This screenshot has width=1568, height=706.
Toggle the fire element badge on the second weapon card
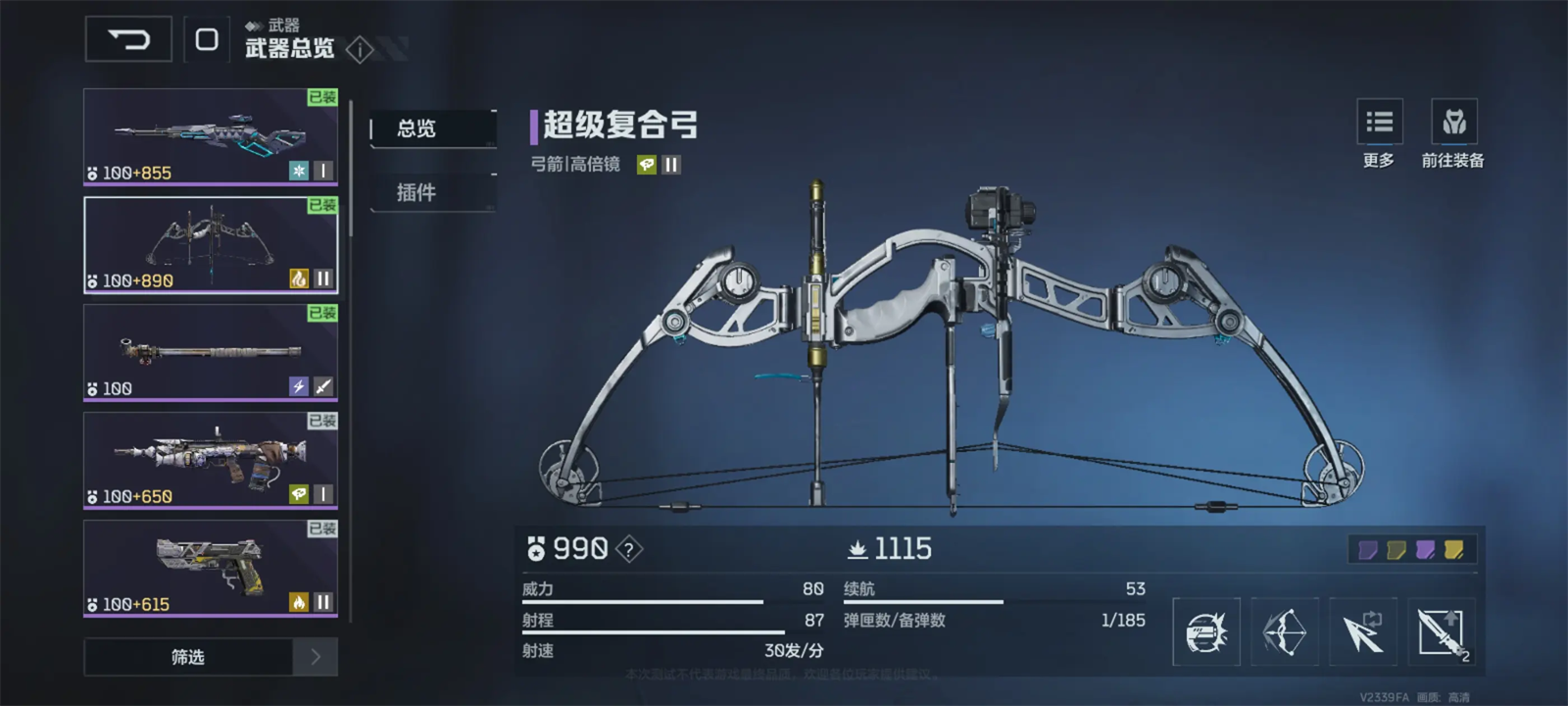click(299, 279)
